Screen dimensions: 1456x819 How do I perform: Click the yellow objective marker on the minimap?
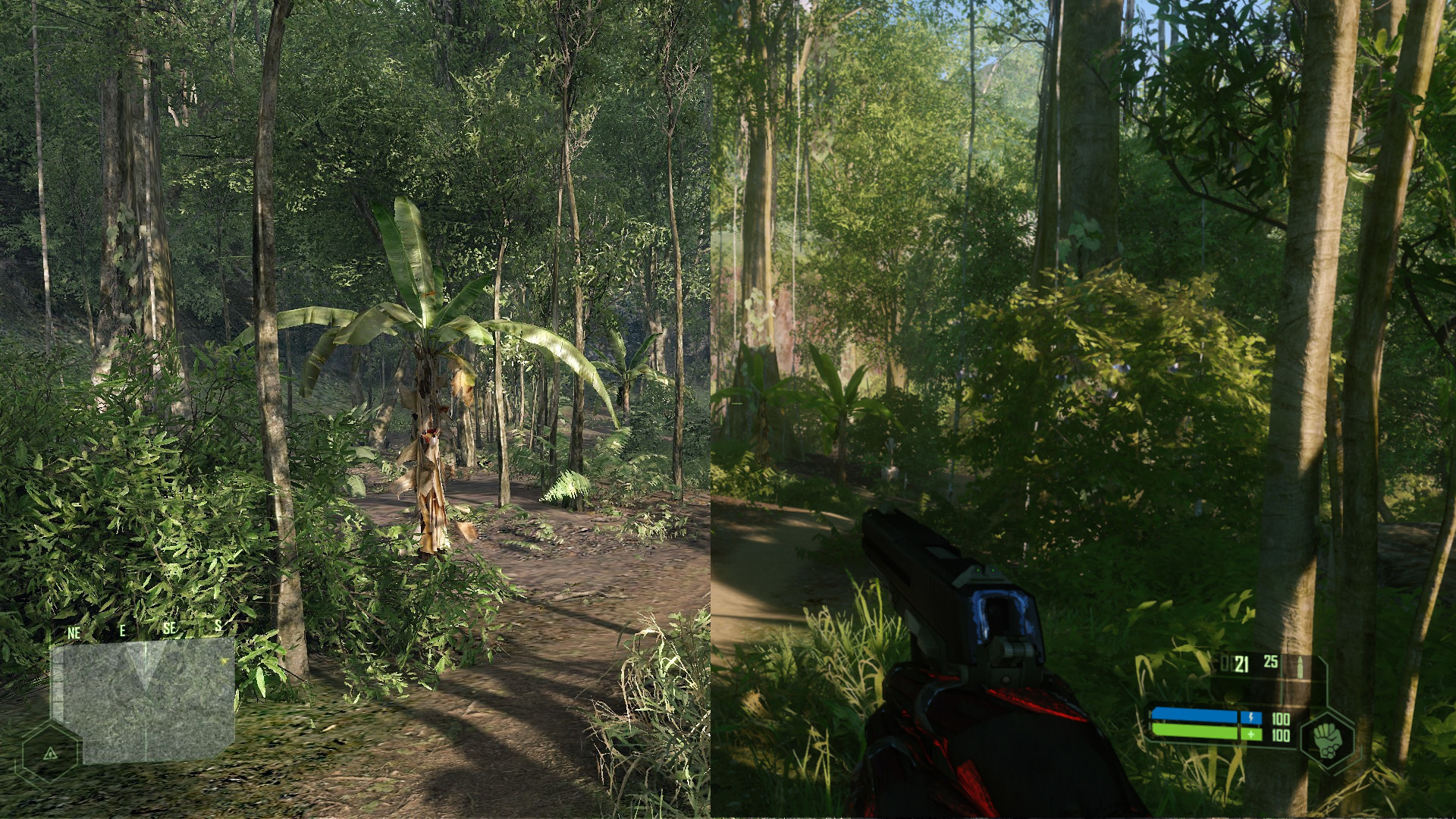223,661
